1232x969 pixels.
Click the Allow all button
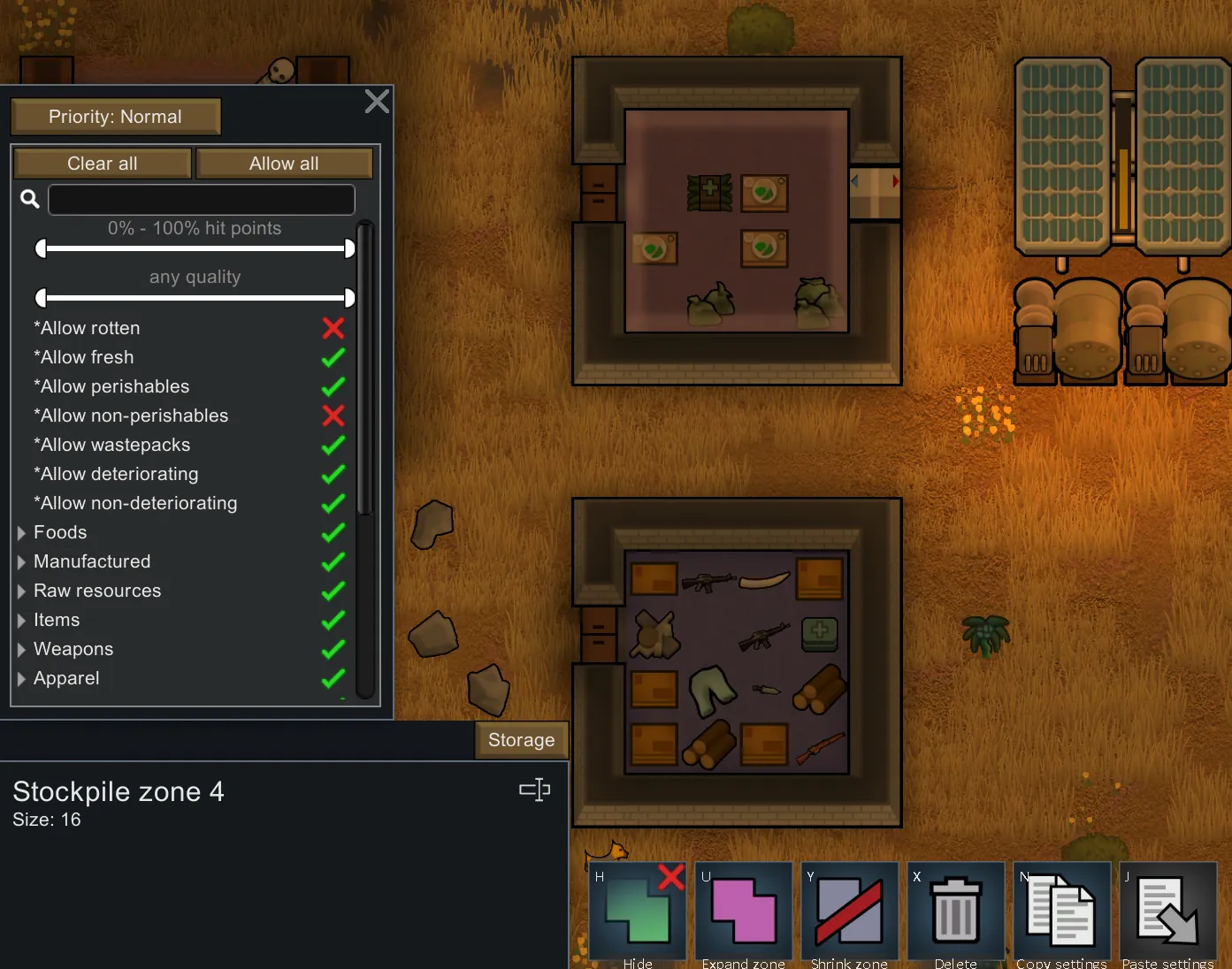284,164
